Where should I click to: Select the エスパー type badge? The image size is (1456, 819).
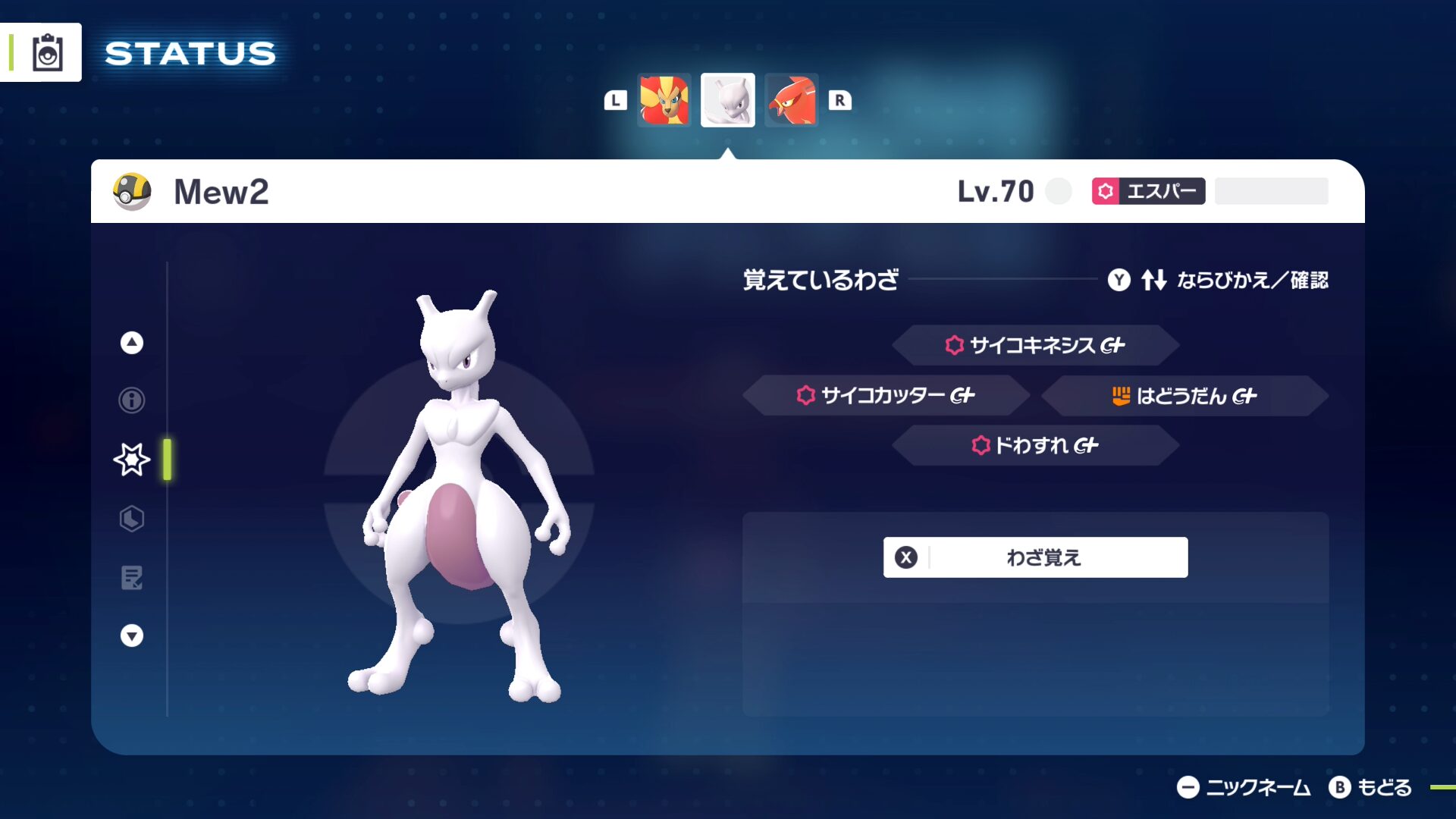click(x=1150, y=192)
